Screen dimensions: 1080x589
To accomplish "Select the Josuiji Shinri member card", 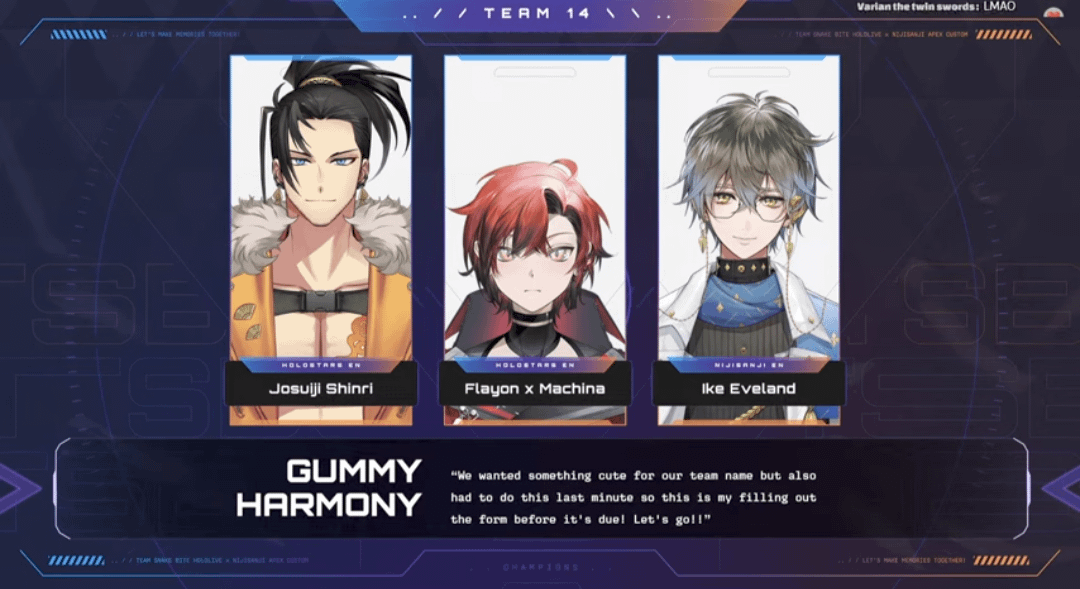I will pos(321,240).
